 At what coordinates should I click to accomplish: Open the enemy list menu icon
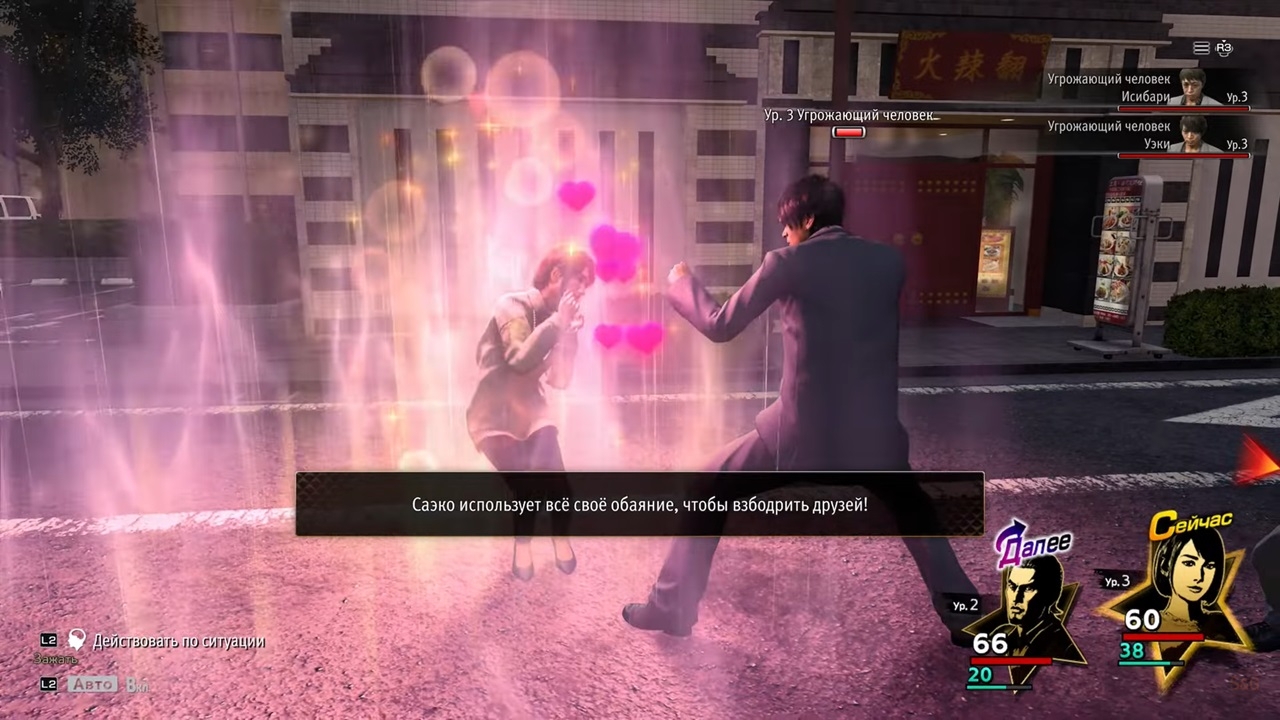[x=1201, y=48]
